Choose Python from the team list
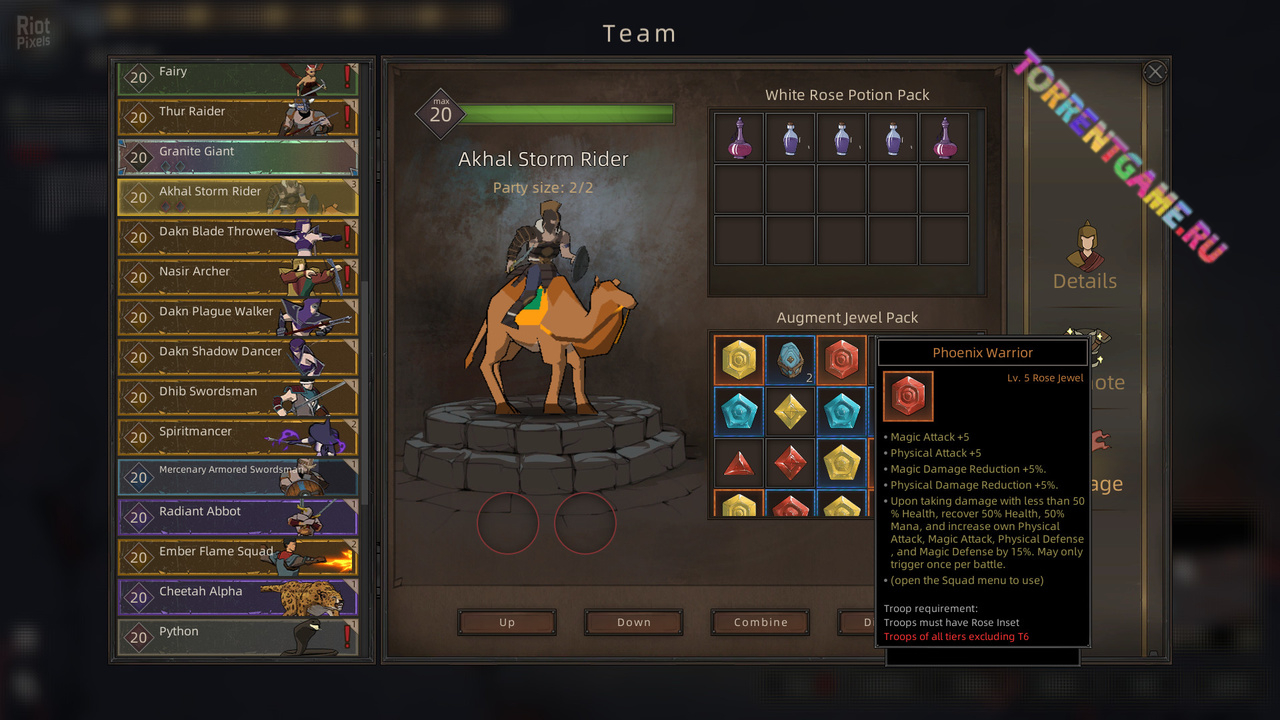 pos(237,637)
